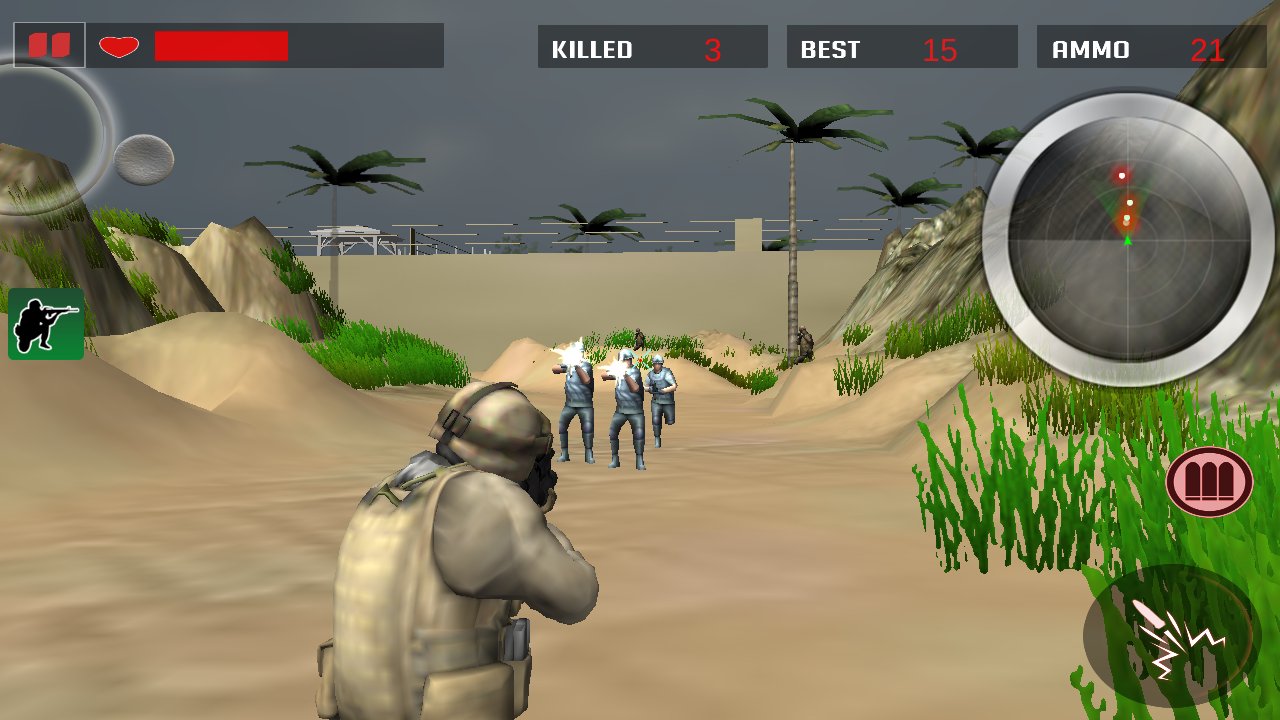Select the BEST score panel
1280x720 pixels.
coord(901,46)
